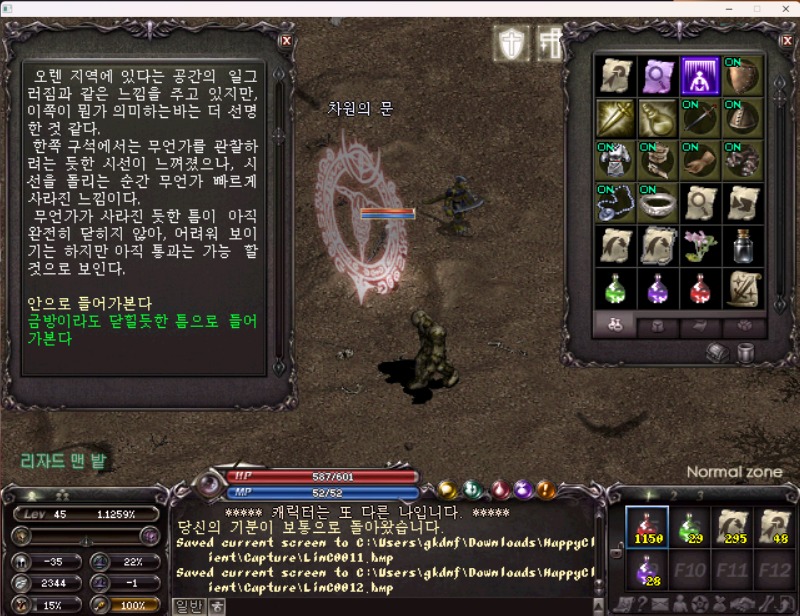
Task: Select the empty glass bottle item
Action: 742,245
